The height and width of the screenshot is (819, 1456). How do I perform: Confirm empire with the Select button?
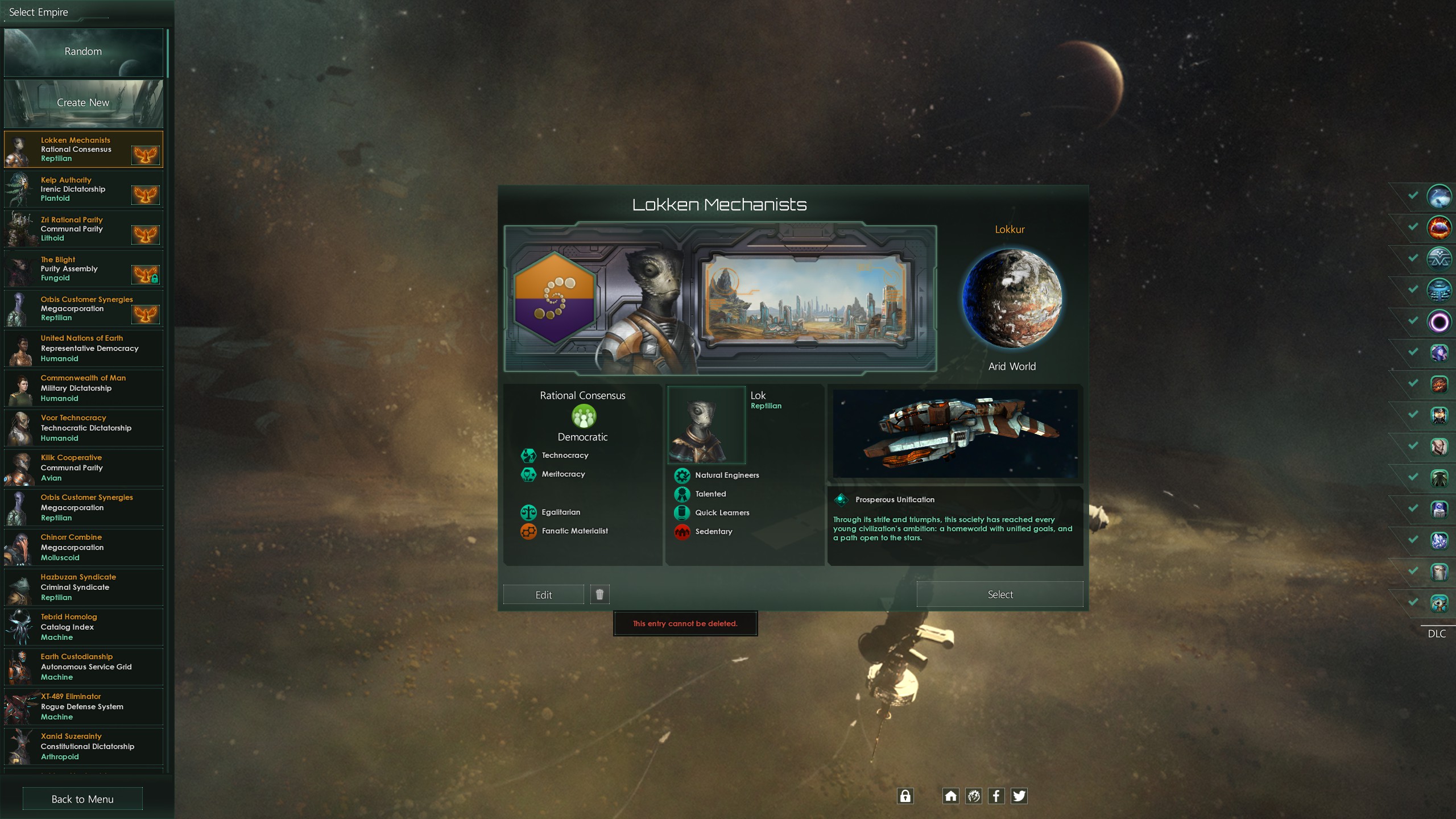pos(1000,594)
